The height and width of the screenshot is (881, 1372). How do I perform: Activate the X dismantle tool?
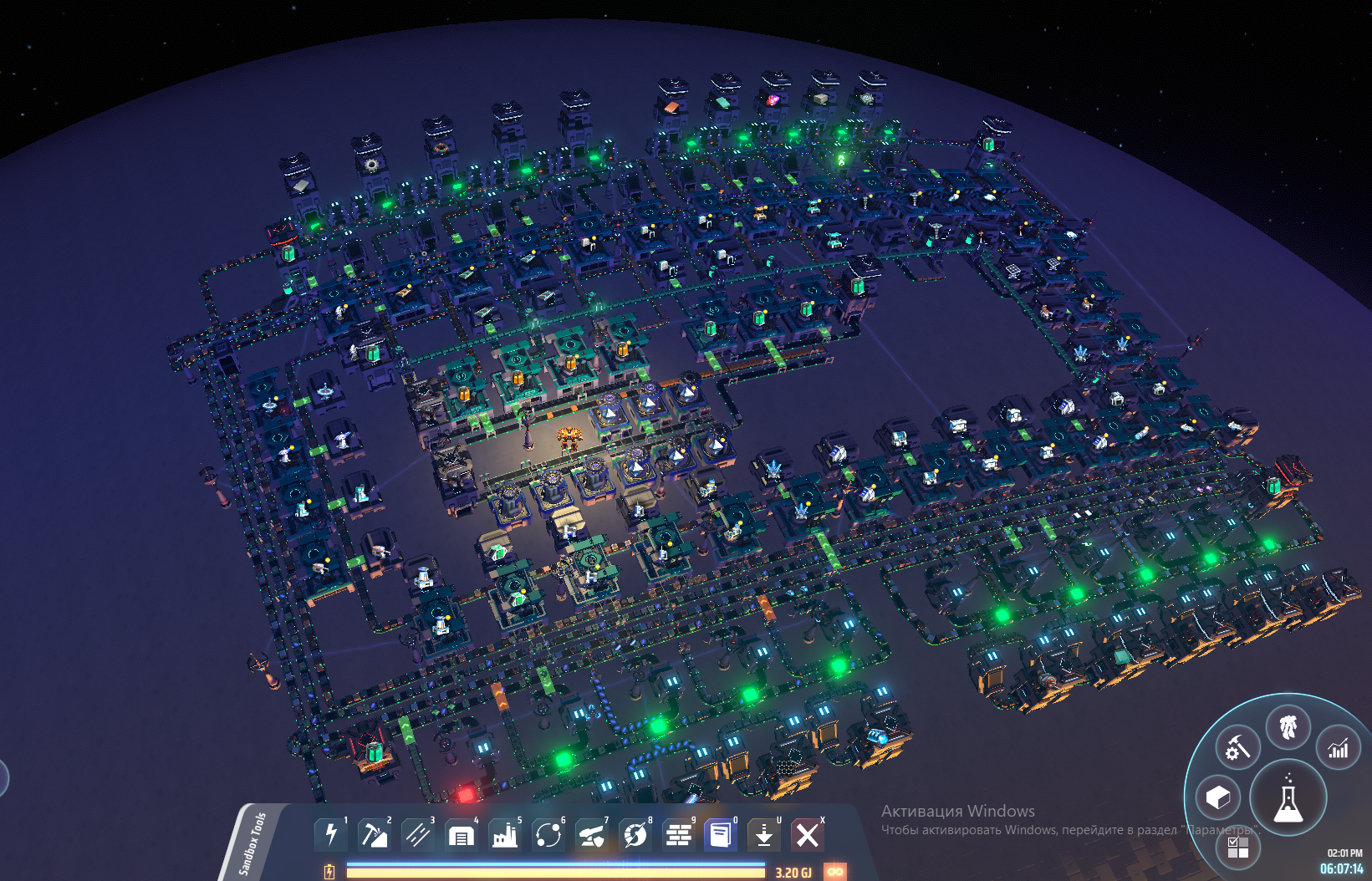click(x=808, y=834)
